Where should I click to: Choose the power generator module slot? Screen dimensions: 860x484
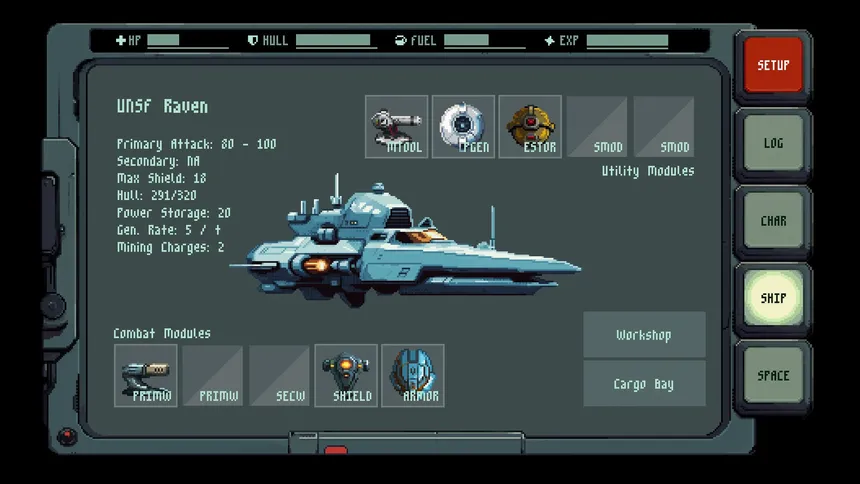[463, 127]
